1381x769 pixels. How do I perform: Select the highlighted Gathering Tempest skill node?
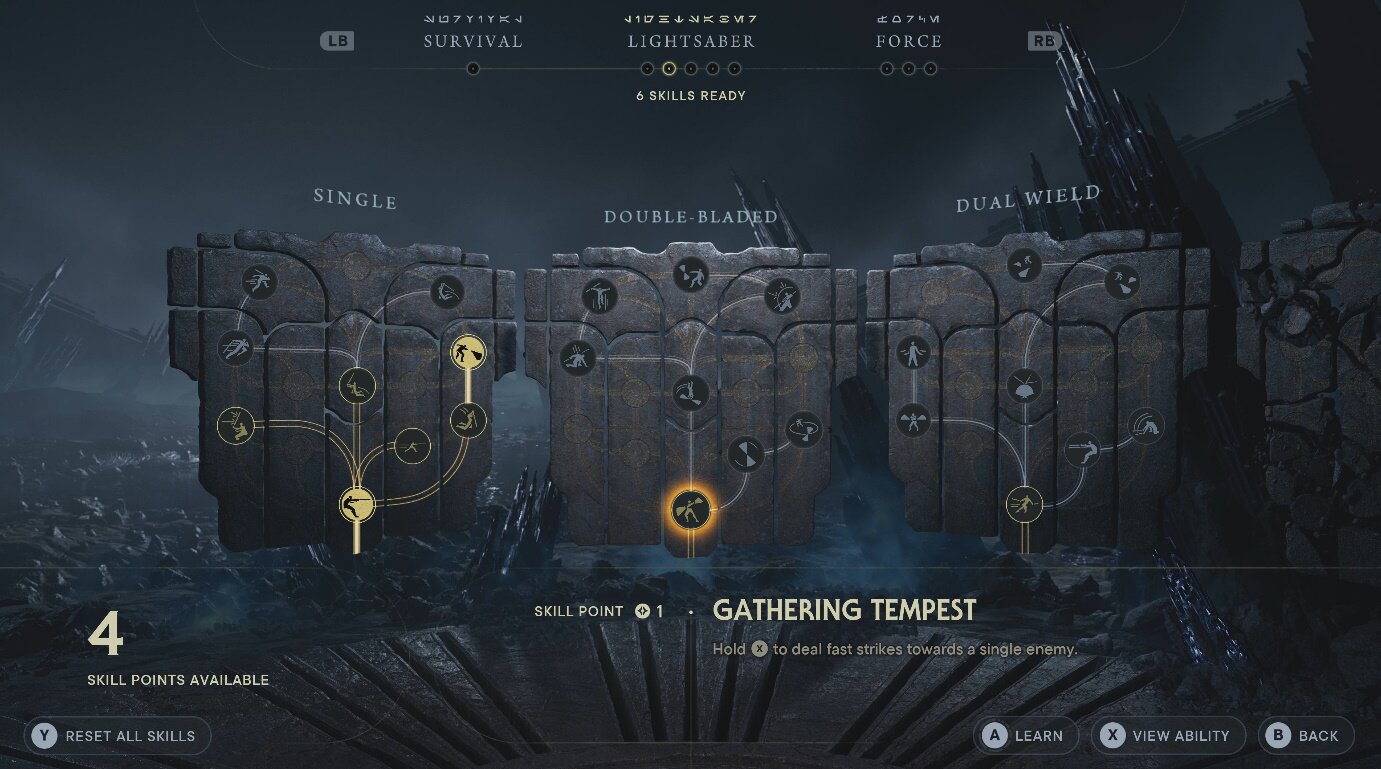point(690,510)
